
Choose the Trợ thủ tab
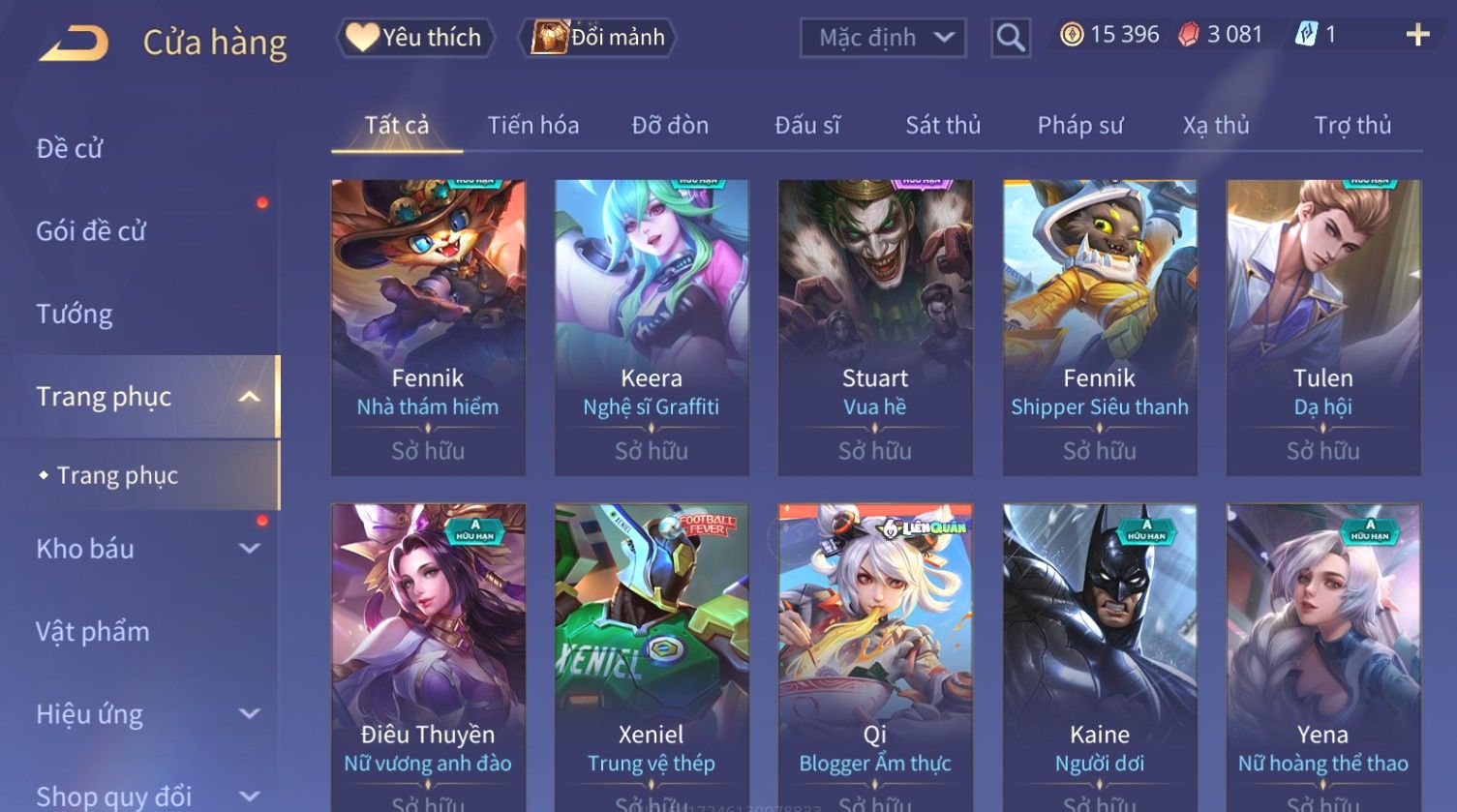[1352, 125]
